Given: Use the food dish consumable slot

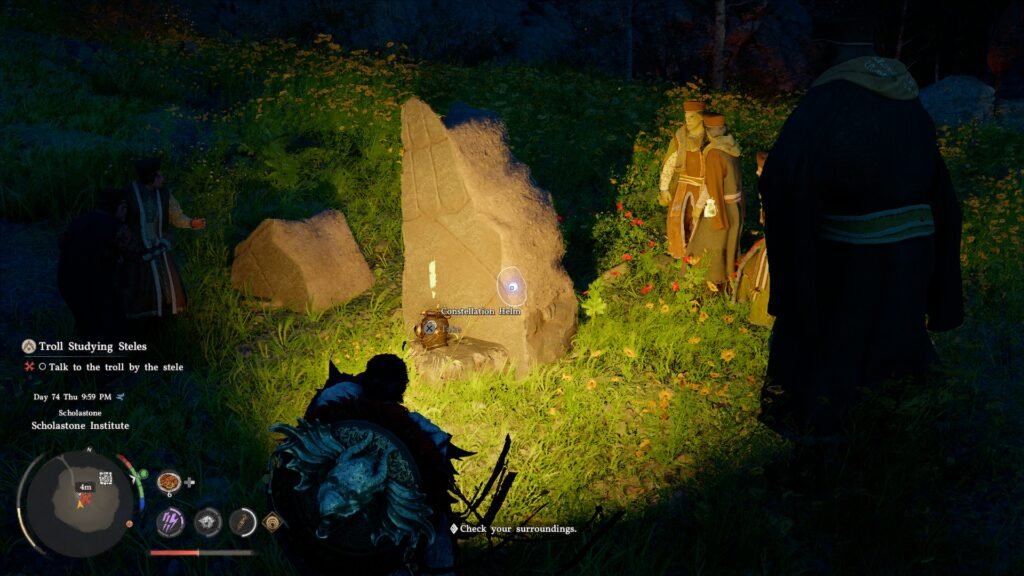Looking at the screenshot, I should pos(168,481).
